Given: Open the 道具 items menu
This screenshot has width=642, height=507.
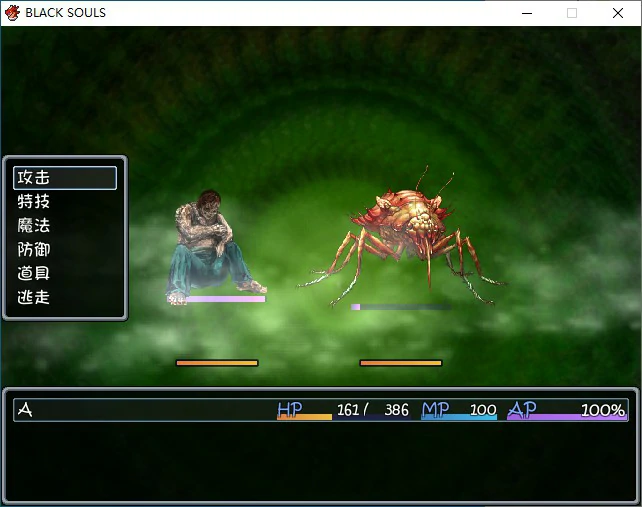Looking at the screenshot, I should point(65,273).
